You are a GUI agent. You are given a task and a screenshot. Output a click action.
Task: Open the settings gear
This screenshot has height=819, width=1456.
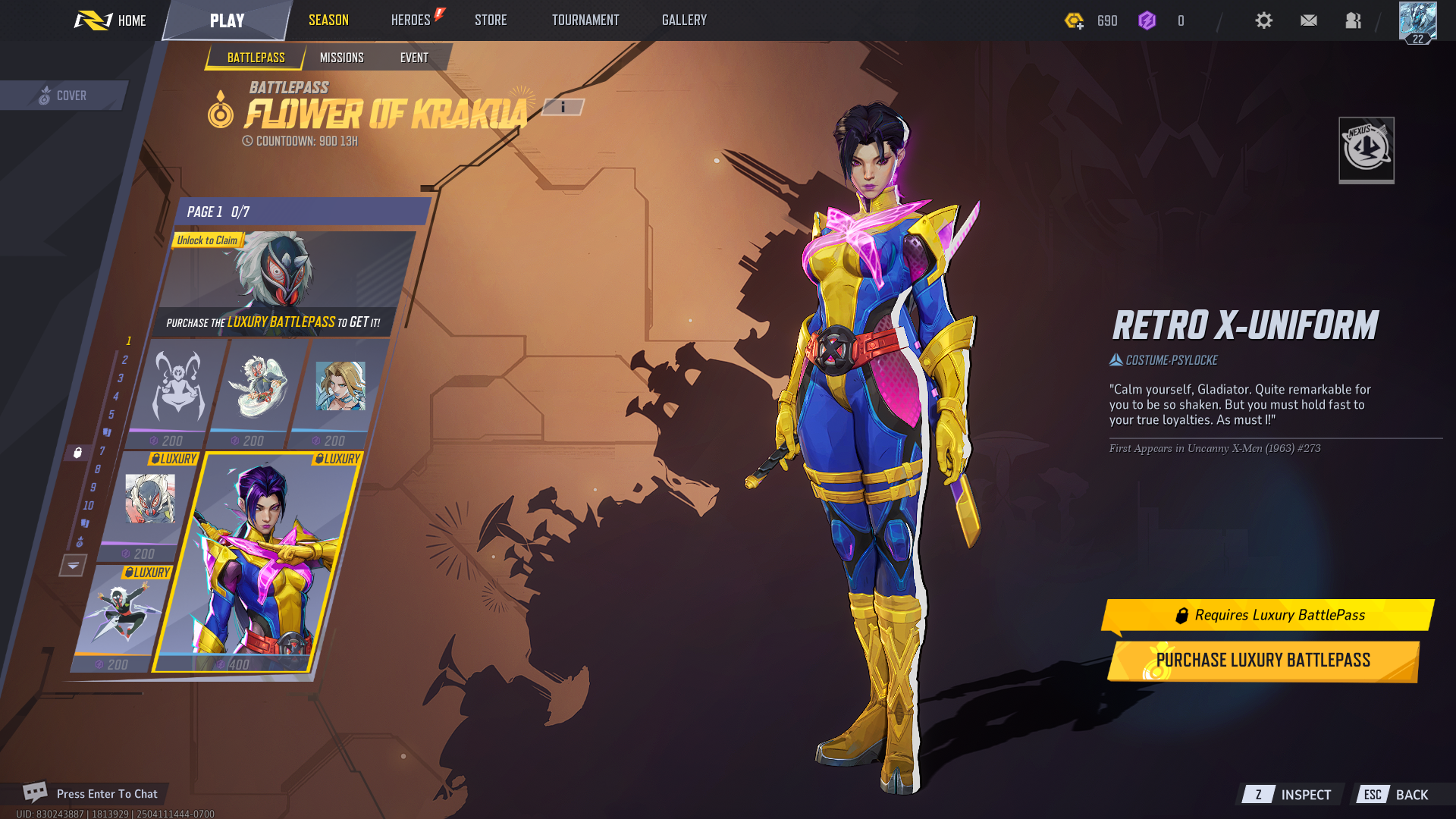click(1263, 20)
